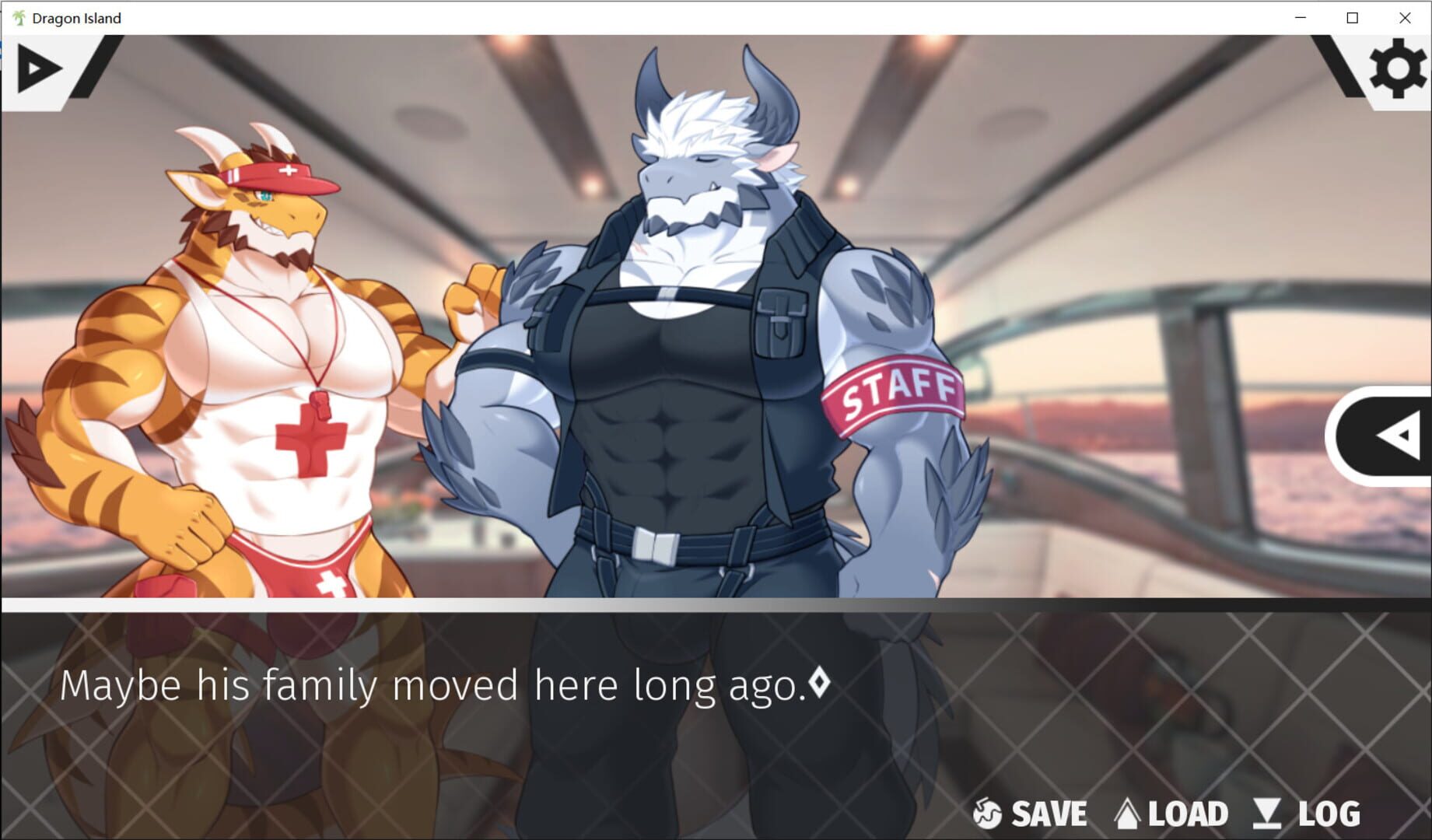Click the Dragon Island title bar text

(76, 17)
